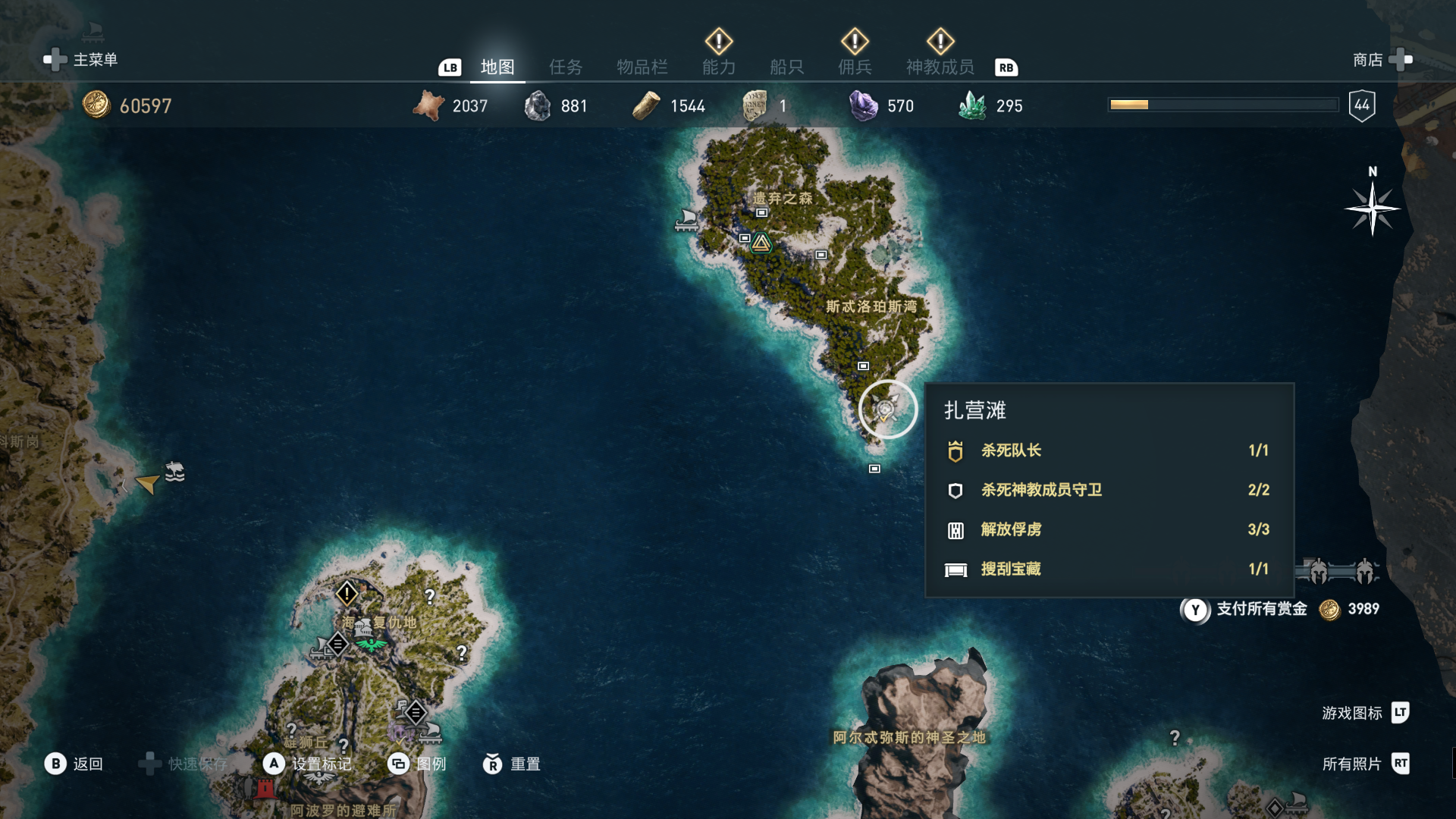Select the 能力 tab
Image resolution: width=1456 pixels, height=819 pixels.
(x=718, y=67)
